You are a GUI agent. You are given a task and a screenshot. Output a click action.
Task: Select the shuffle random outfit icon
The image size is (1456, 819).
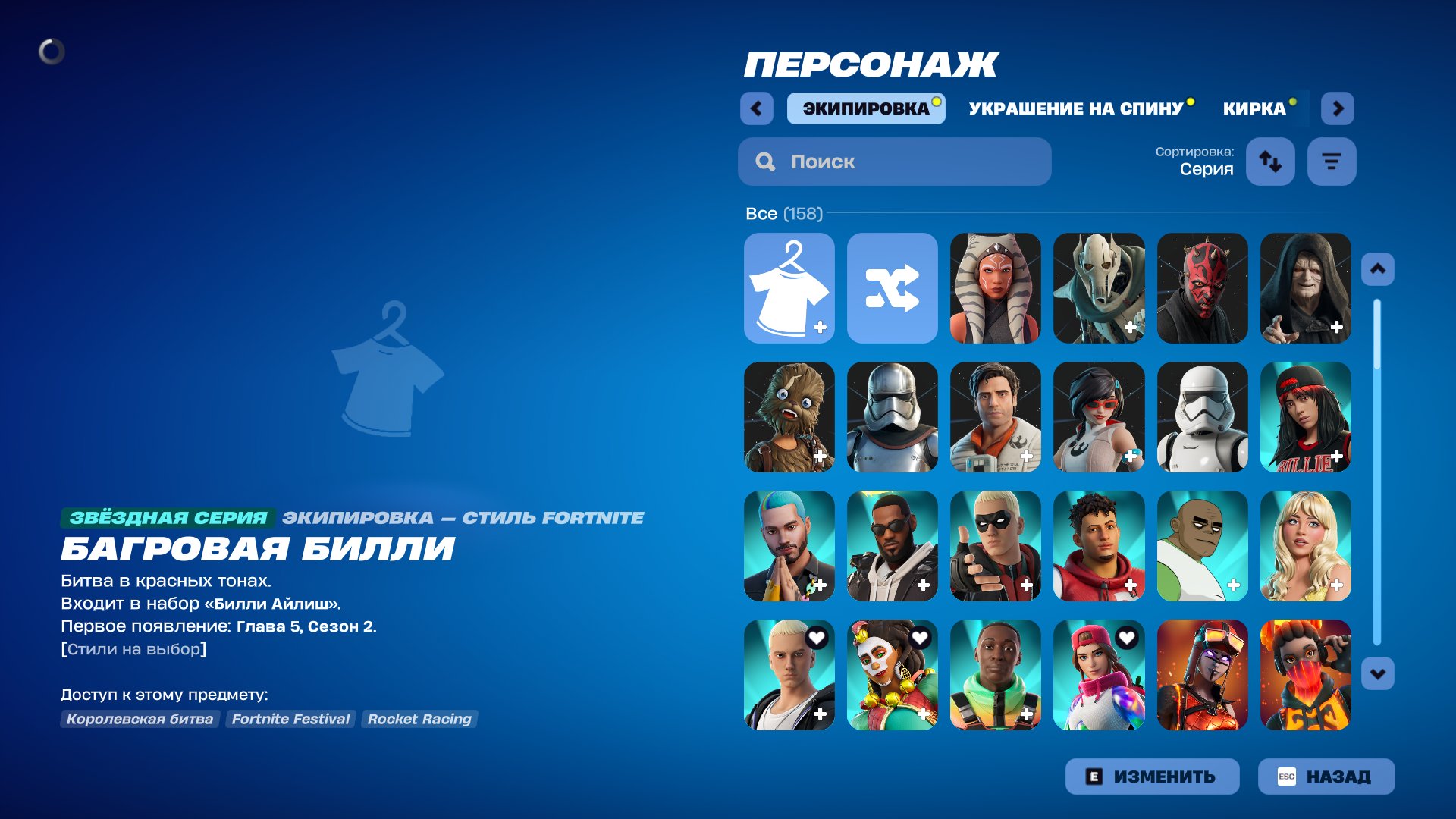[x=892, y=288]
